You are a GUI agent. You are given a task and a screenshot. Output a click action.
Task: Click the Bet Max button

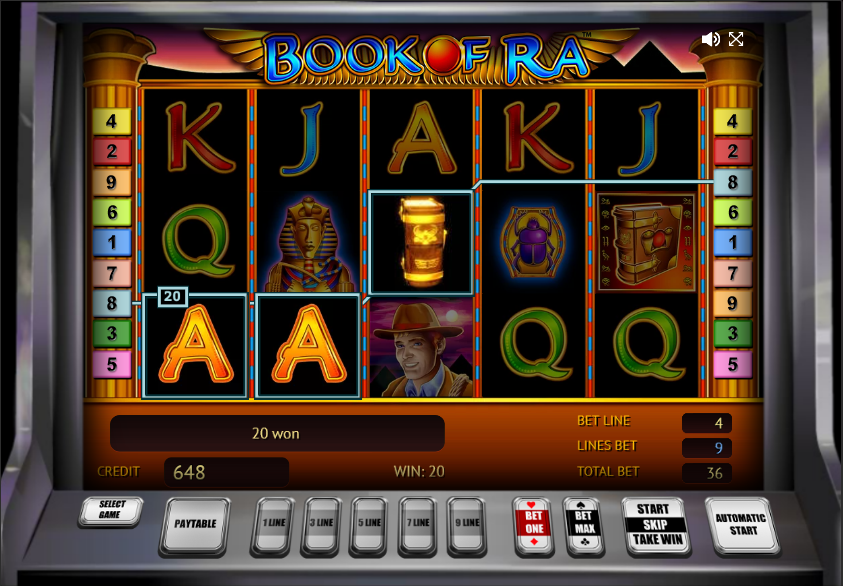[584, 523]
